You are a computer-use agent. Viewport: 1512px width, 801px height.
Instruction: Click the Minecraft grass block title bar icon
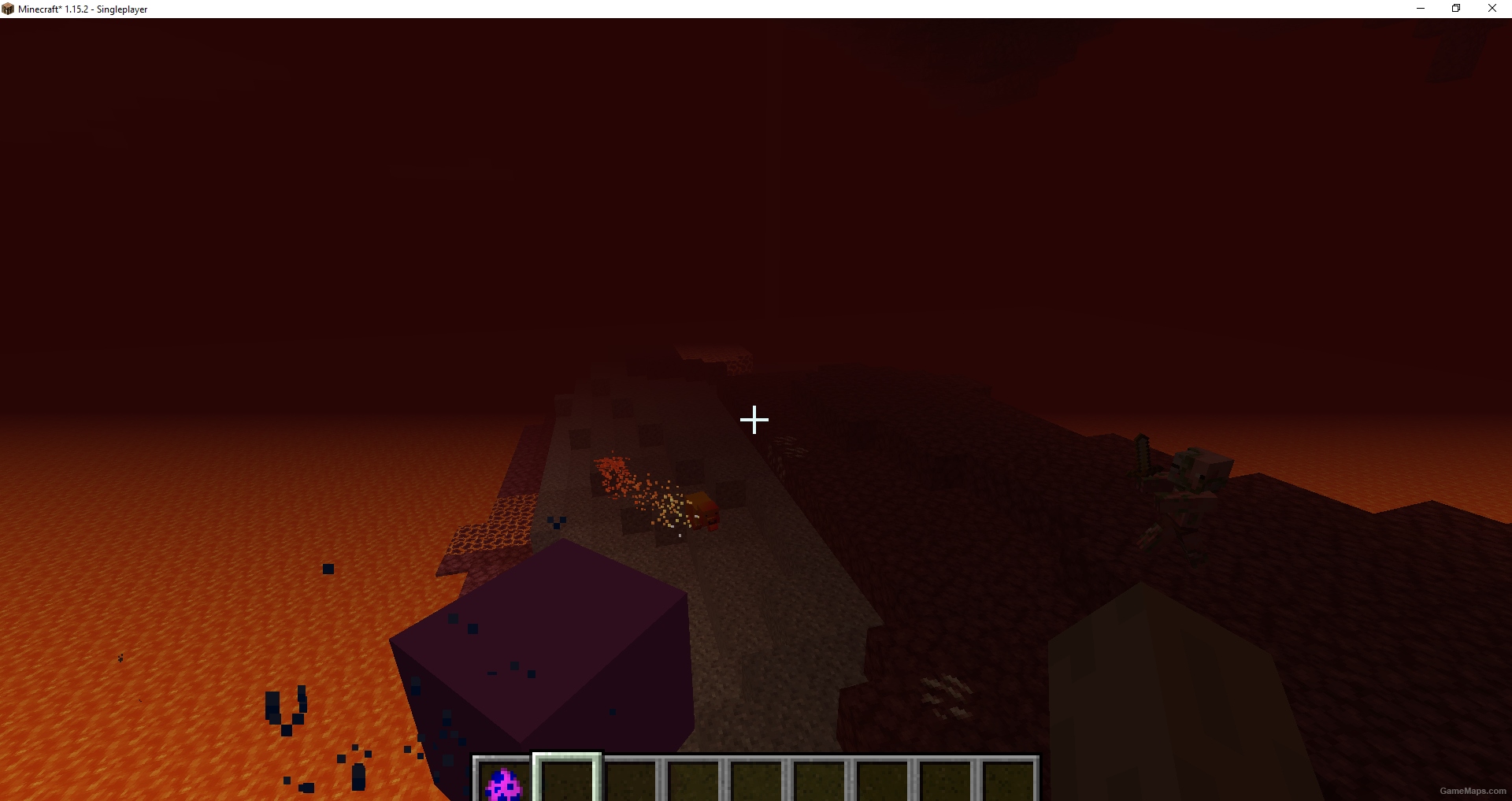click(9, 9)
